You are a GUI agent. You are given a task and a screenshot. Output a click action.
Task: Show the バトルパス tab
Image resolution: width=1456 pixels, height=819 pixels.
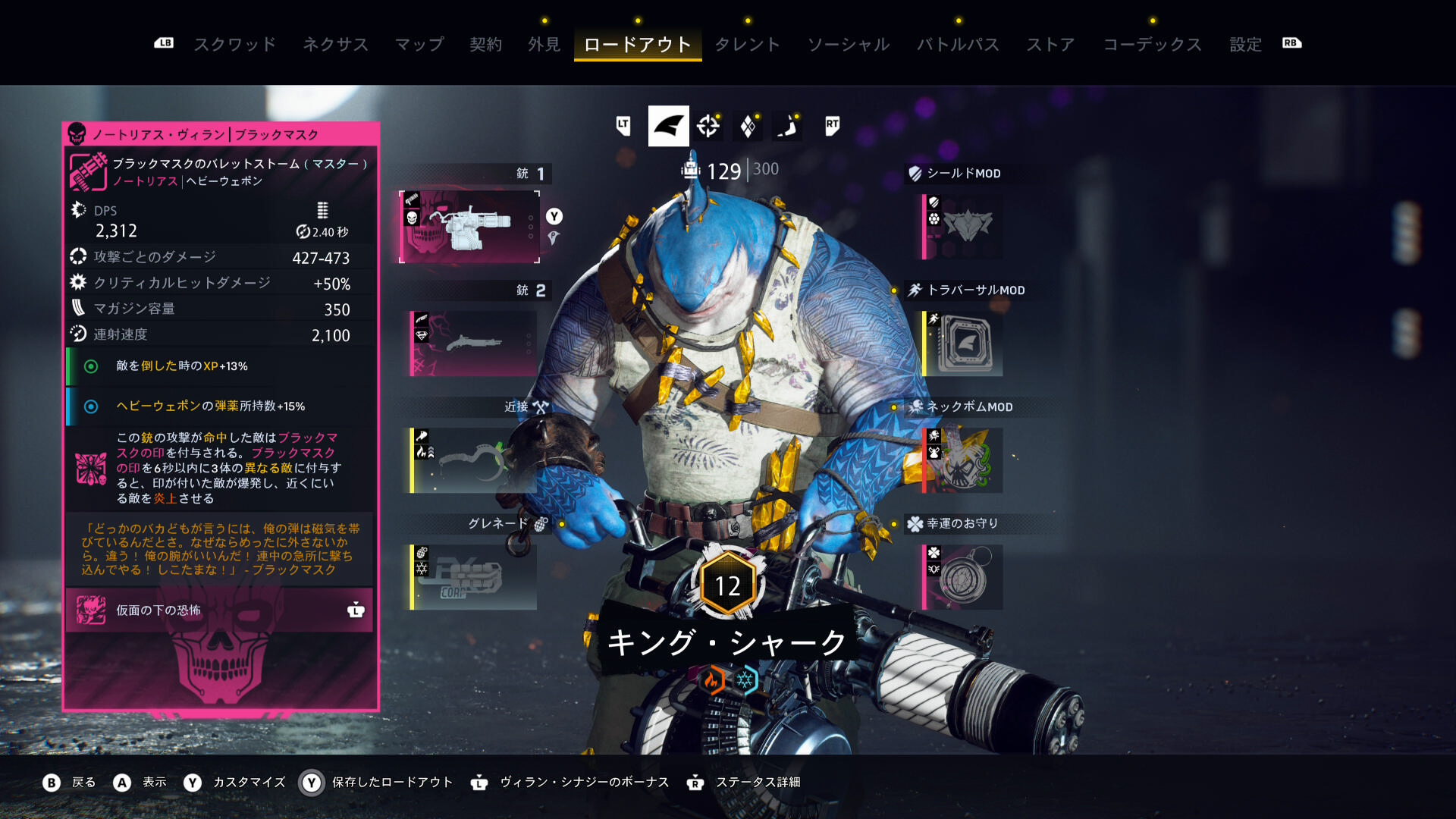(x=958, y=44)
